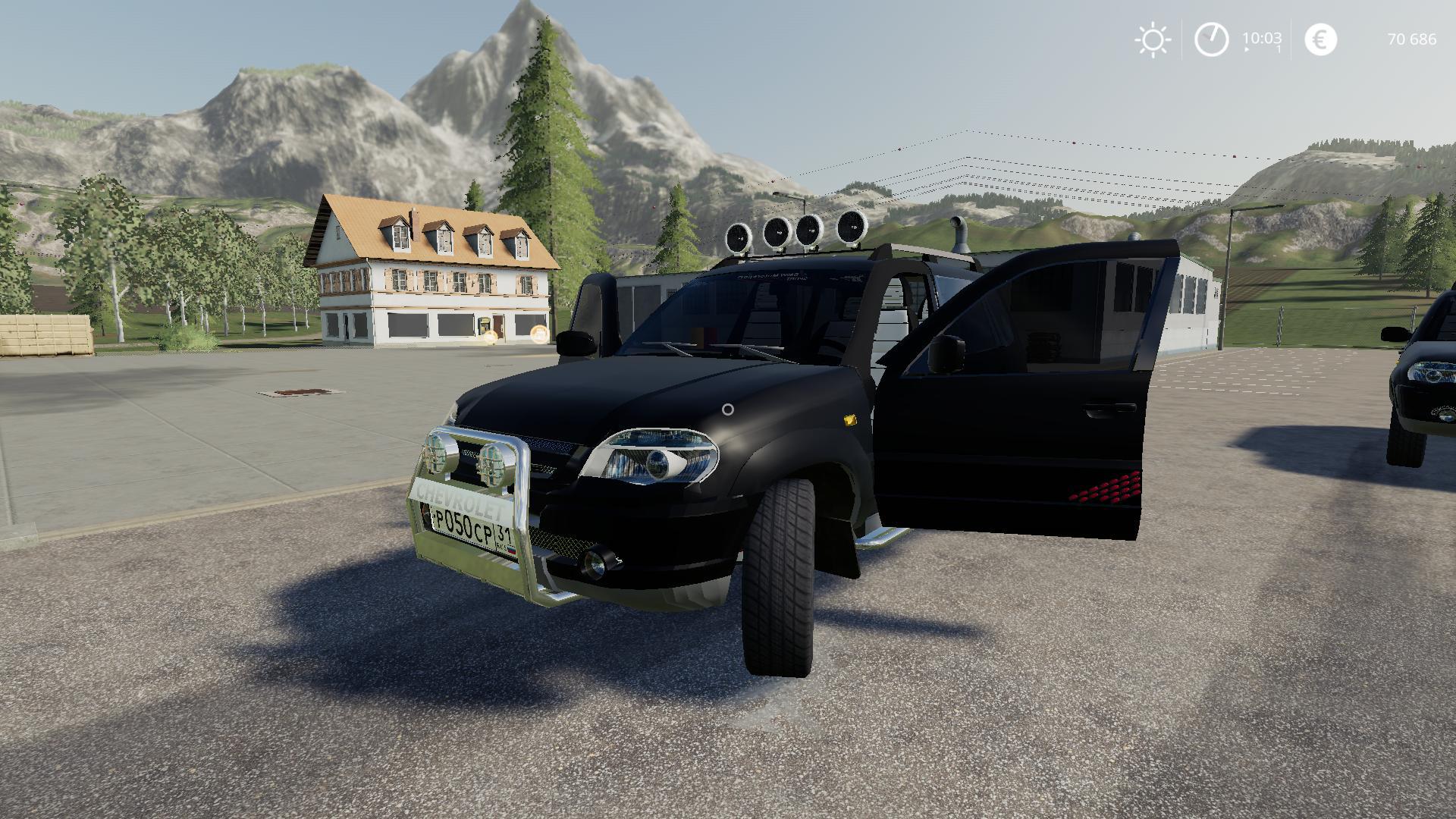Screen dimensions: 1456x819
Task: Click the sun weather icon
Action: click(1153, 40)
